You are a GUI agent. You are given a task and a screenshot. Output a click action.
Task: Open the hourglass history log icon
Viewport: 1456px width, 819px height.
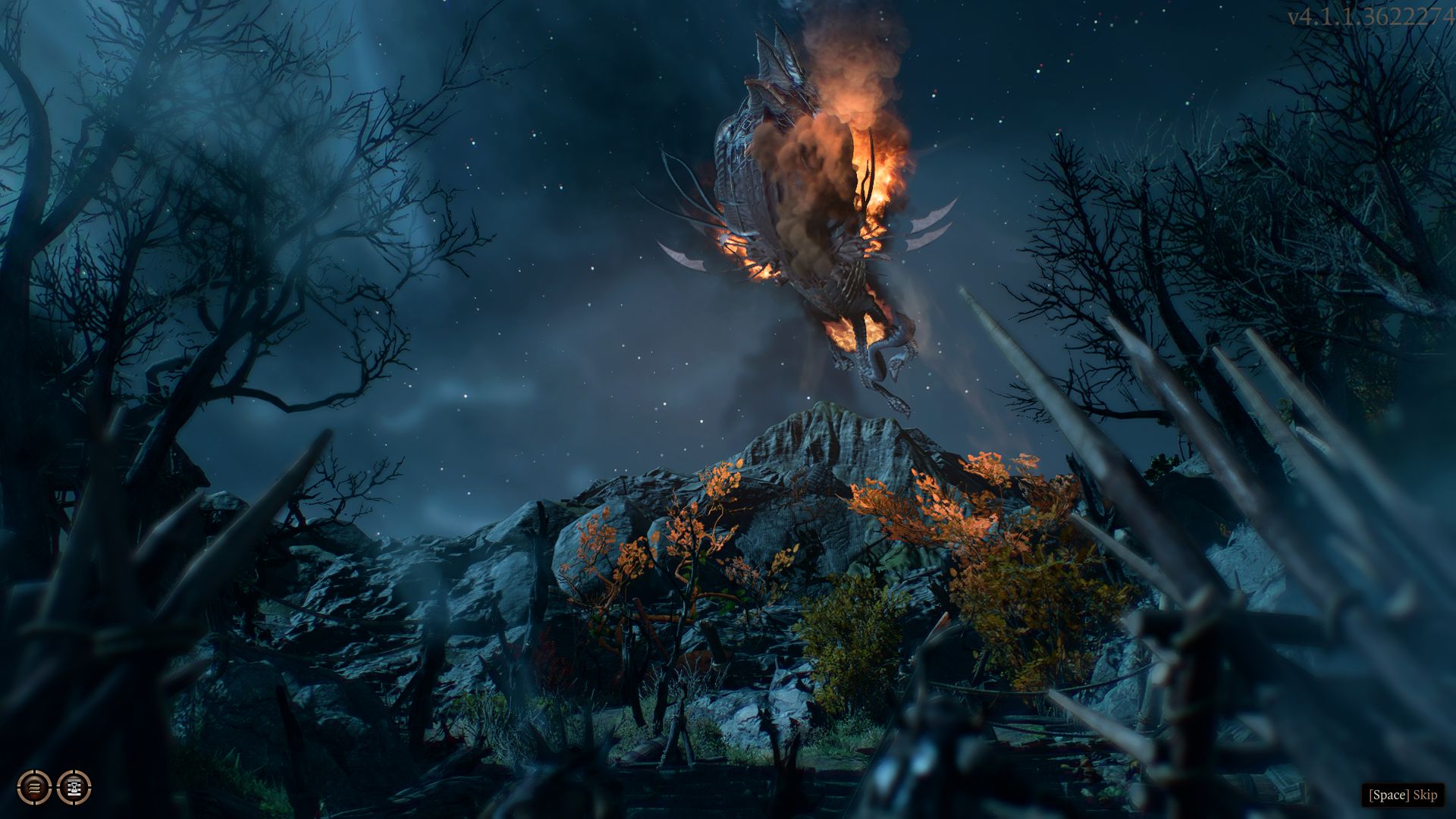coord(74,787)
